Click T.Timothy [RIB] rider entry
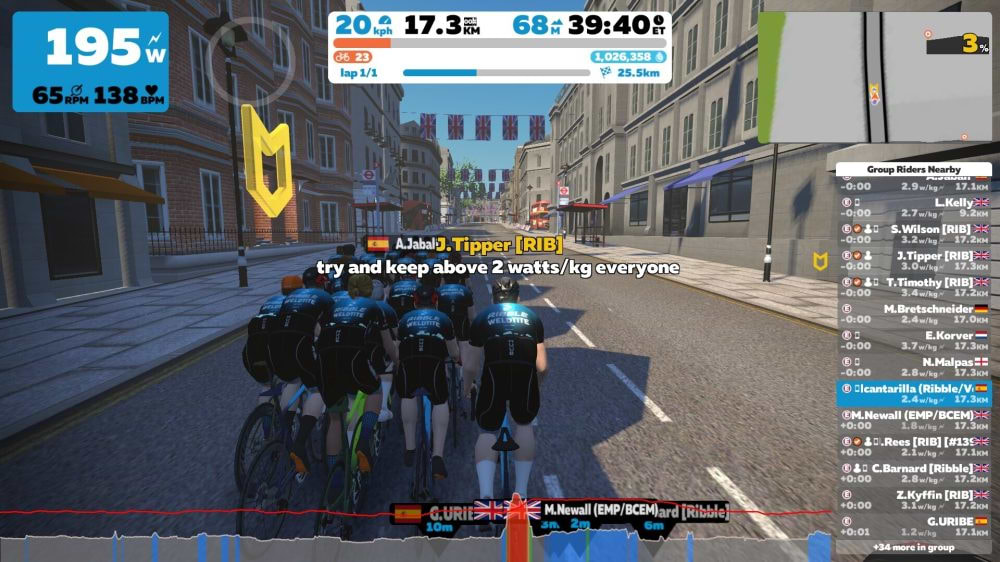Image resolution: width=1000 pixels, height=562 pixels. (x=914, y=288)
